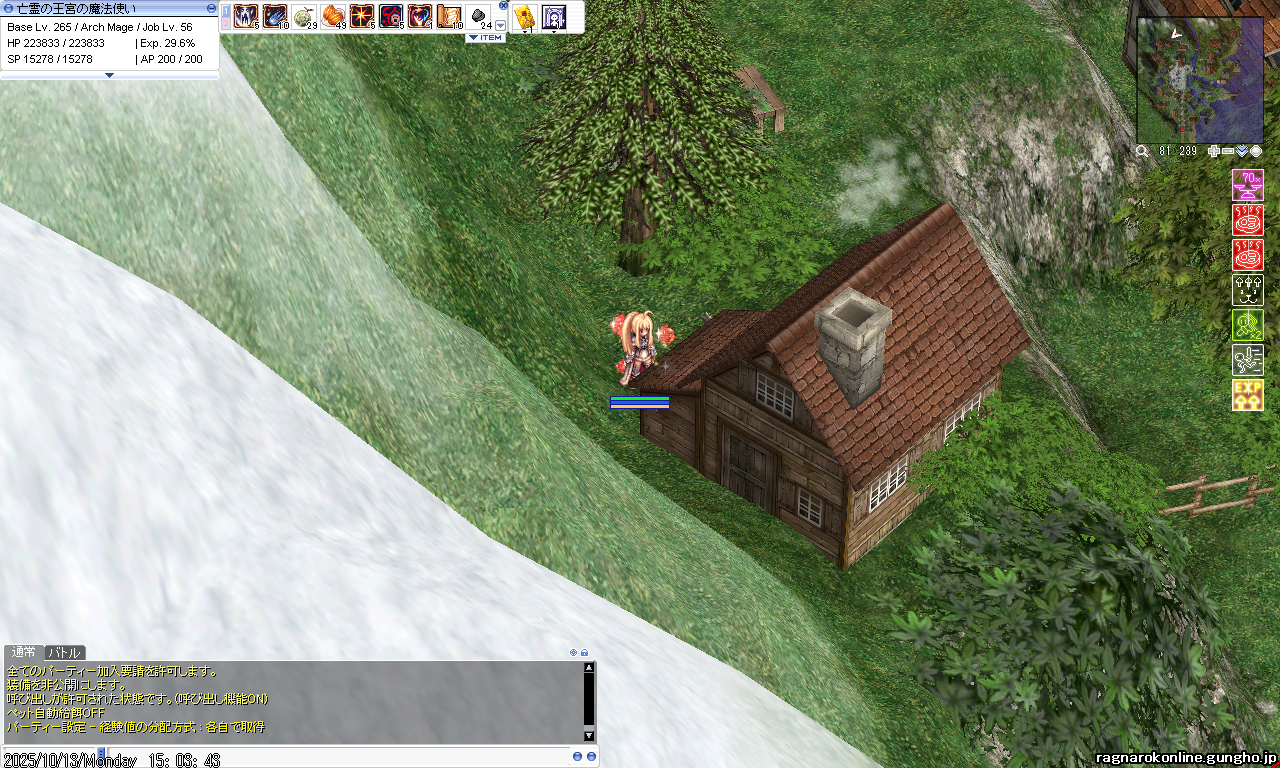Expand the character status window arrow
Image resolution: width=1280 pixels, height=768 pixels.
[x=109, y=75]
